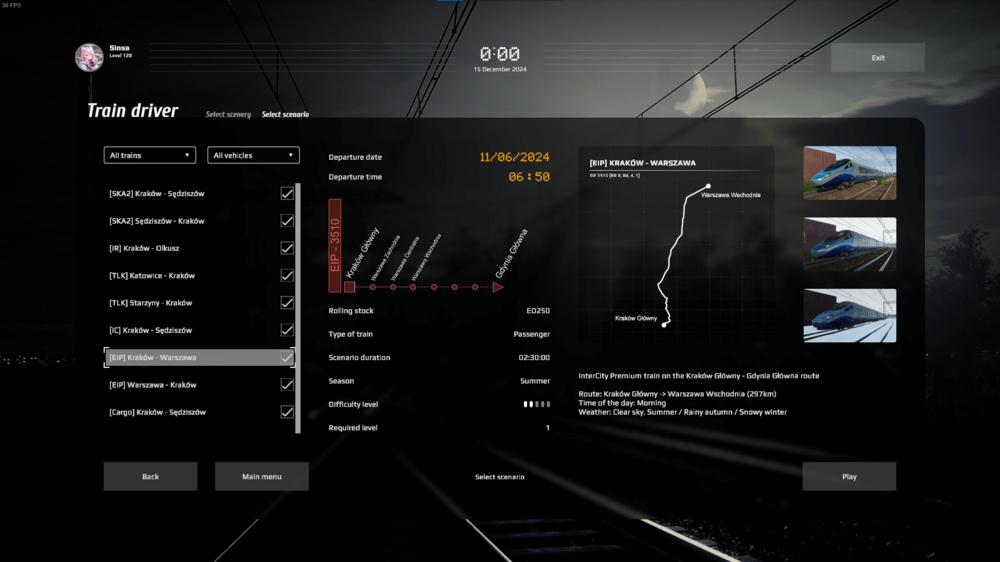The height and width of the screenshot is (562, 1000).
Task: Switch to the Select scenery step
Action: pos(228,115)
